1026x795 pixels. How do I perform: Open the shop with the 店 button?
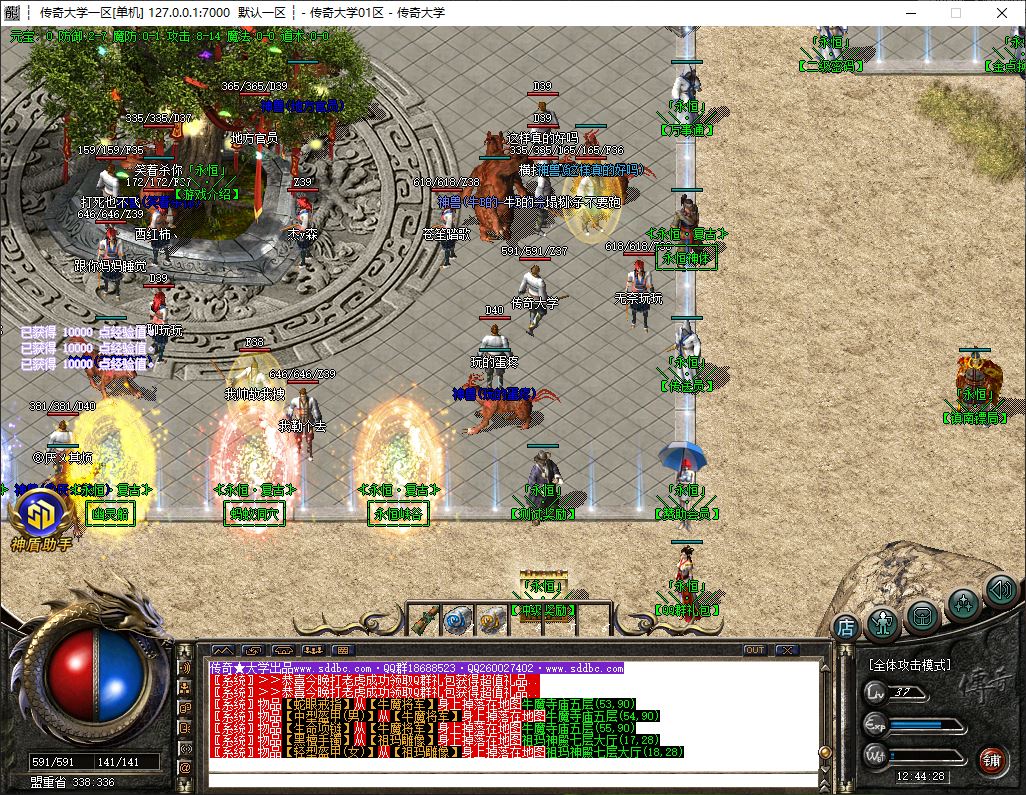(x=846, y=627)
